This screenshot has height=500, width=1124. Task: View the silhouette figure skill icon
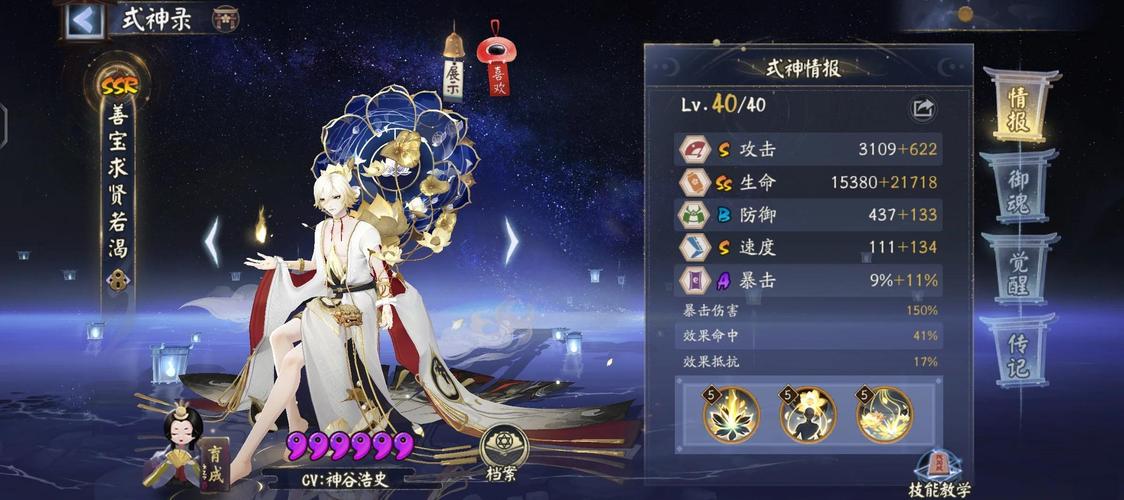pos(808,414)
